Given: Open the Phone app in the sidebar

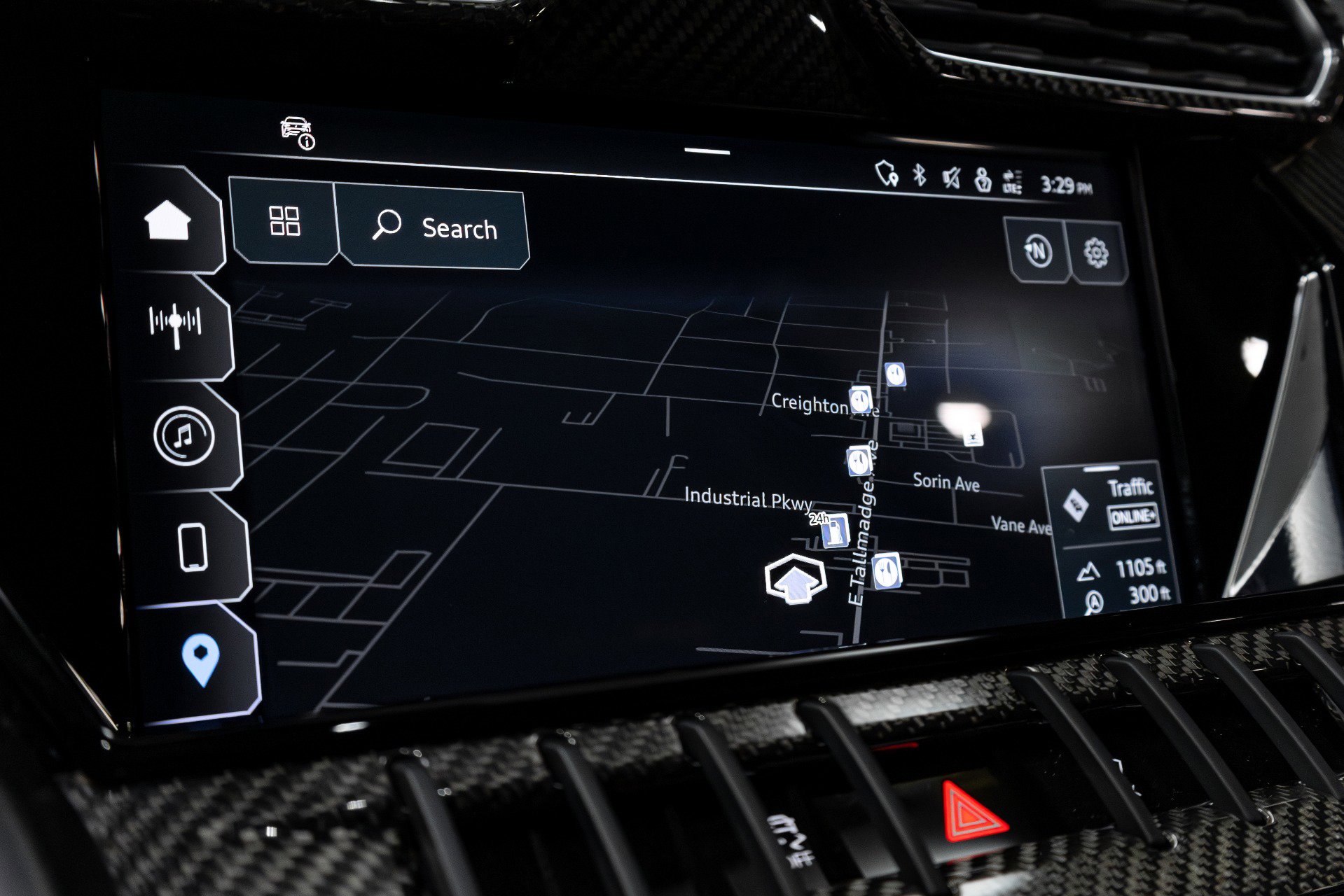Looking at the screenshot, I should [195, 547].
